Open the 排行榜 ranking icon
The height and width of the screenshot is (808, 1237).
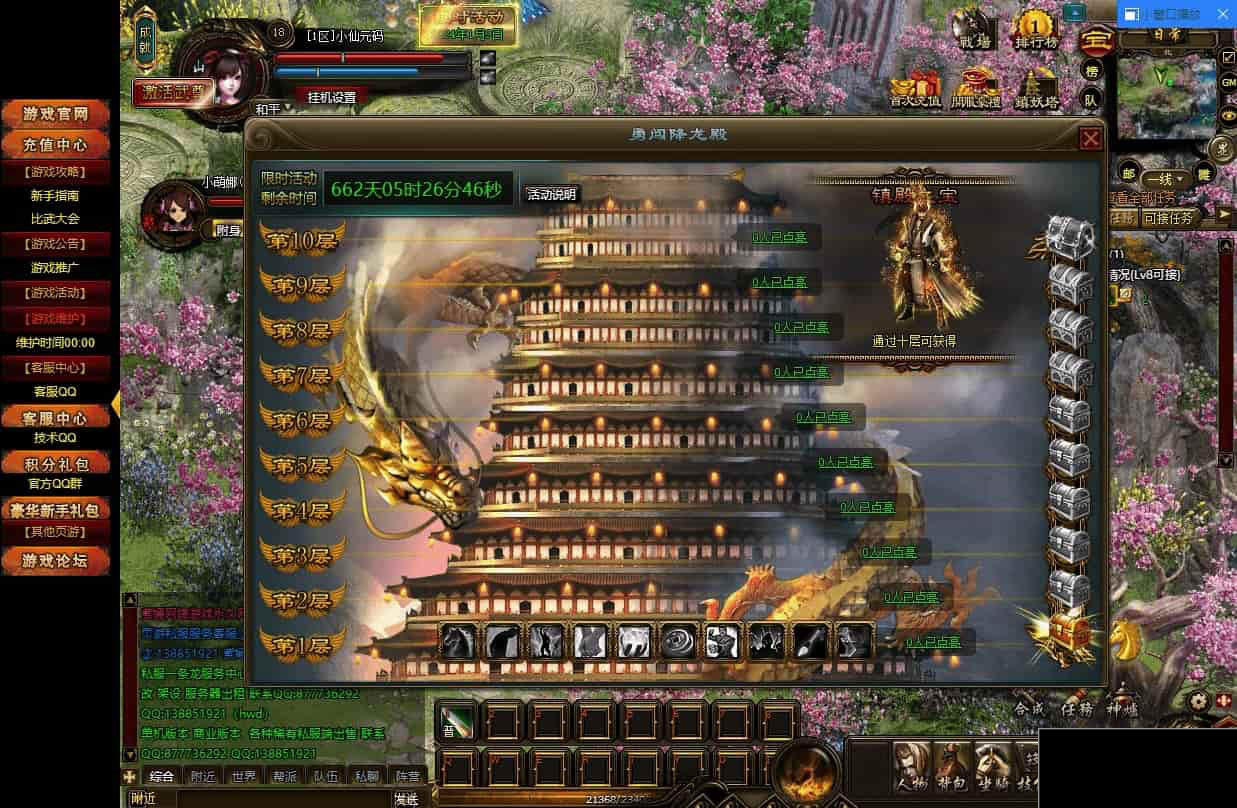(1037, 30)
